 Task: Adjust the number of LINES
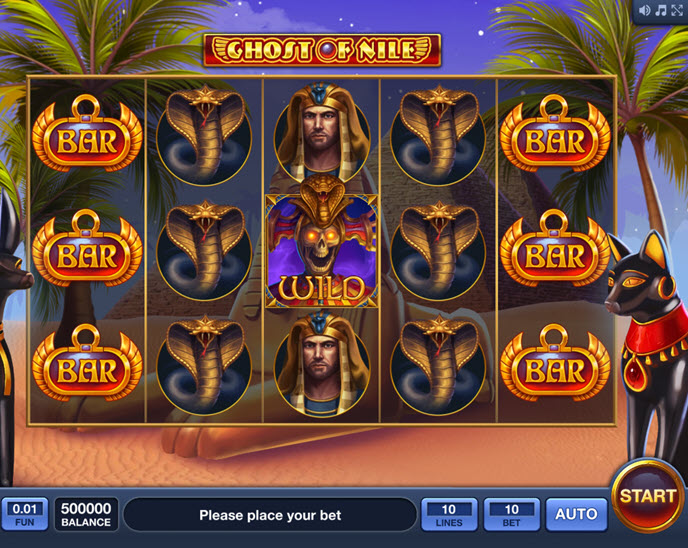[x=449, y=514]
